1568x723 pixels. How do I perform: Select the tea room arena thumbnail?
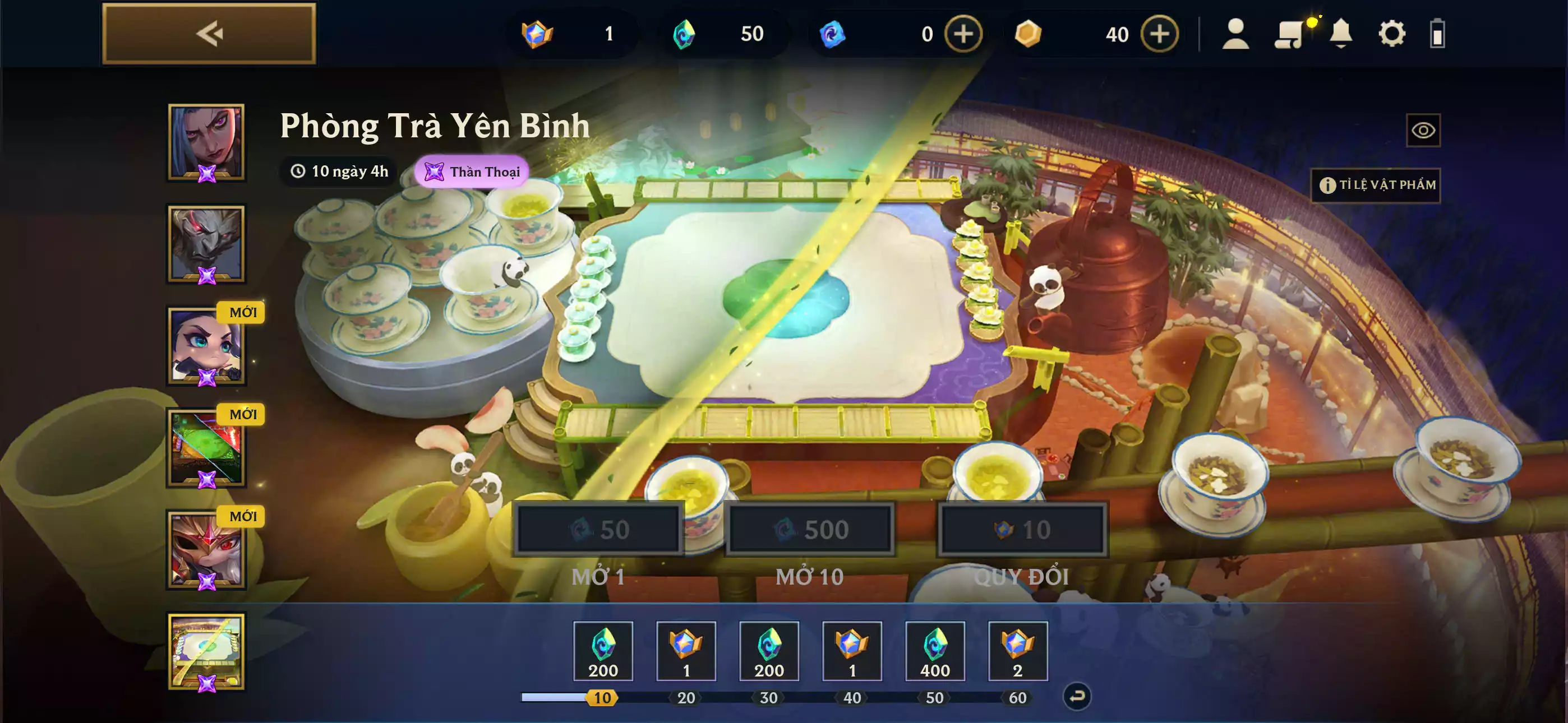(x=206, y=652)
